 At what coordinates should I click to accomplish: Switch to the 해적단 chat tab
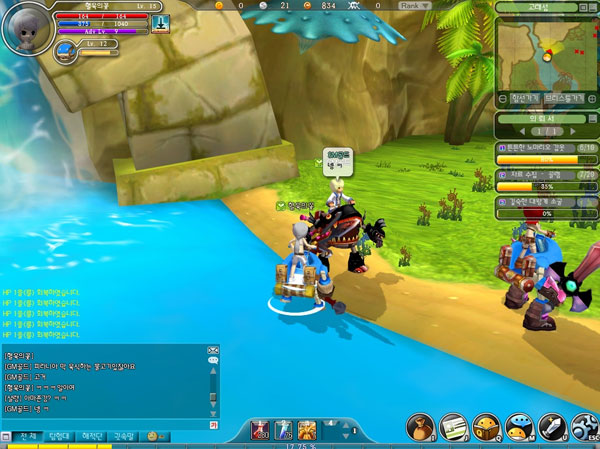(x=93, y=437)
